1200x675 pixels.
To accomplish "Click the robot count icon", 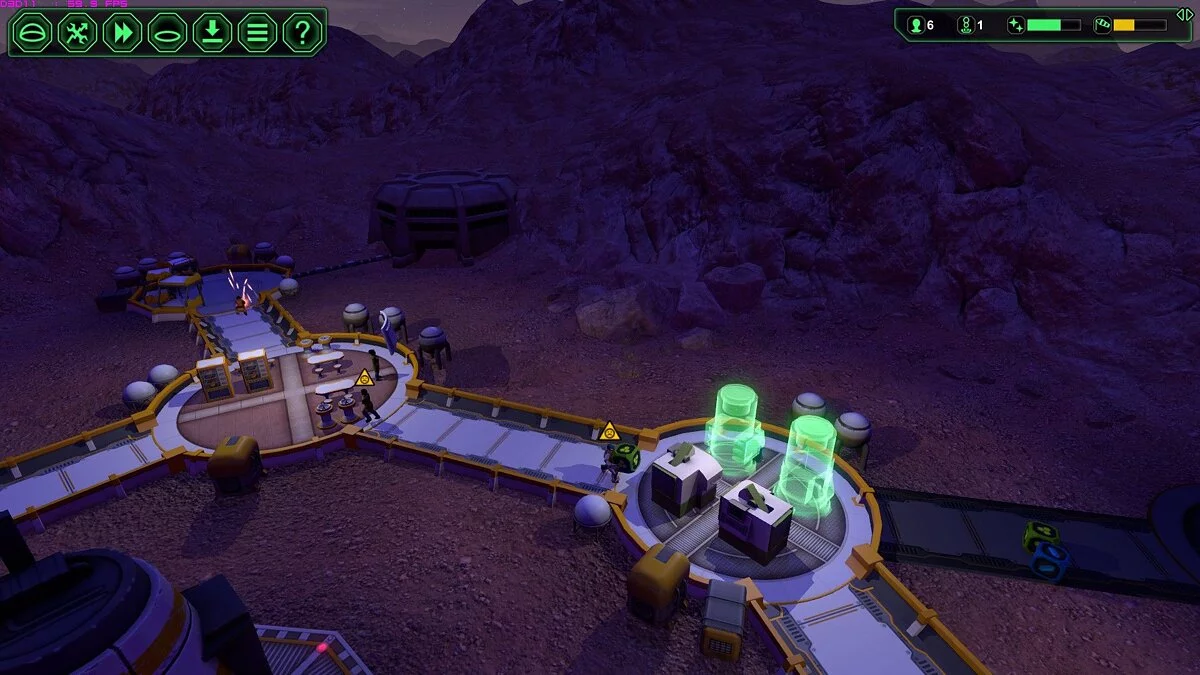I will tap(965, 25).
